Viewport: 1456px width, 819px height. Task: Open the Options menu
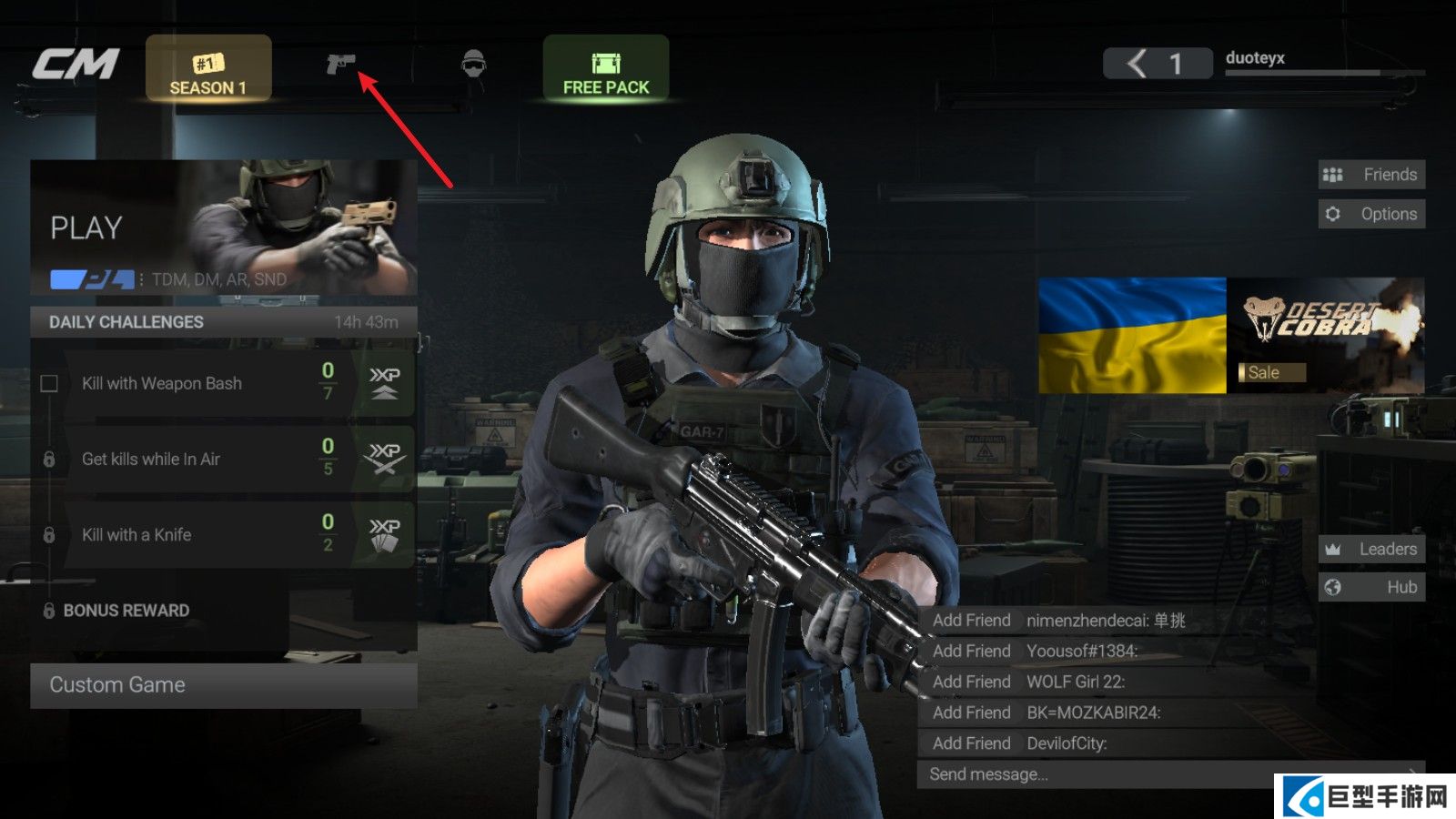click(x=1371, y=214)
